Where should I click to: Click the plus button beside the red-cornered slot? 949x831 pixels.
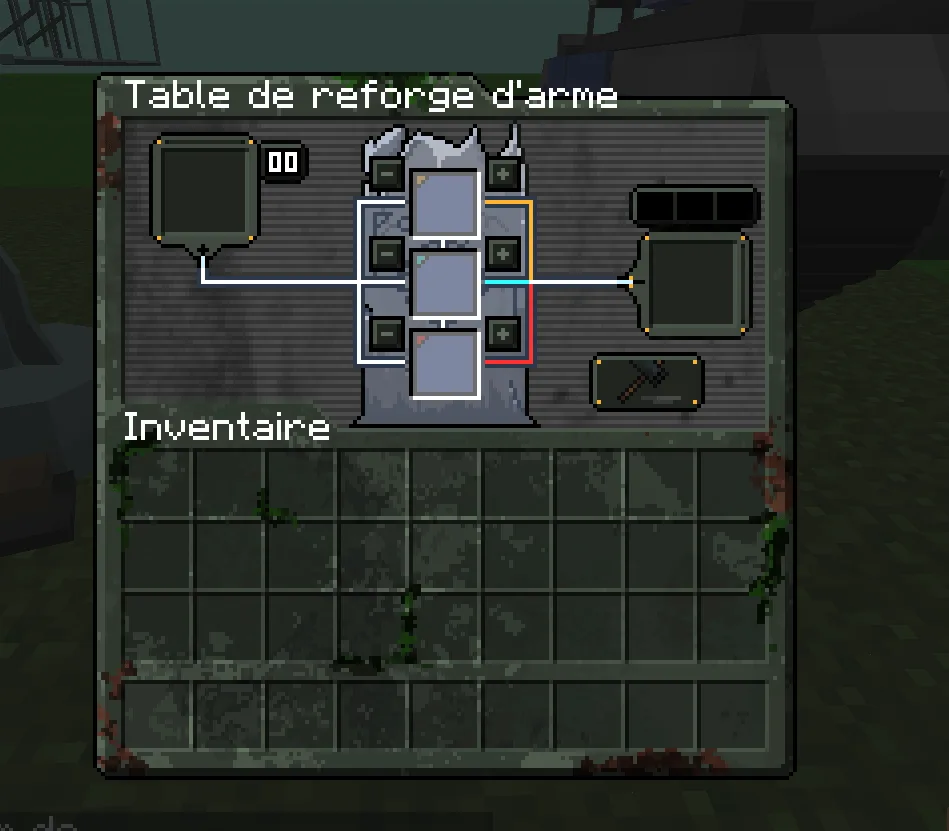coord(503,332)
